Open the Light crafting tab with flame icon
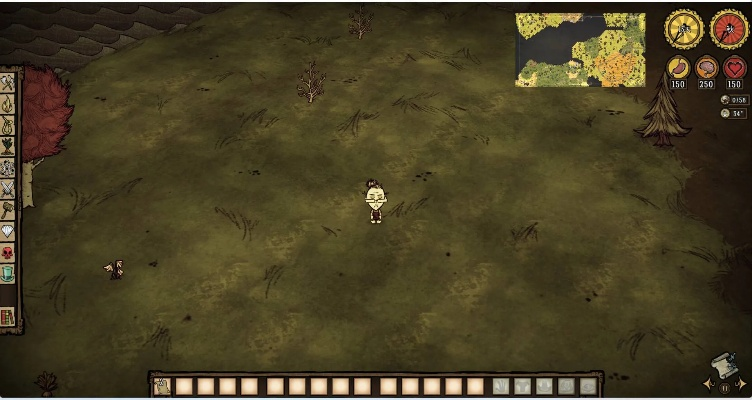The height and width of the screenshot is (400, 752). [8, 103]
